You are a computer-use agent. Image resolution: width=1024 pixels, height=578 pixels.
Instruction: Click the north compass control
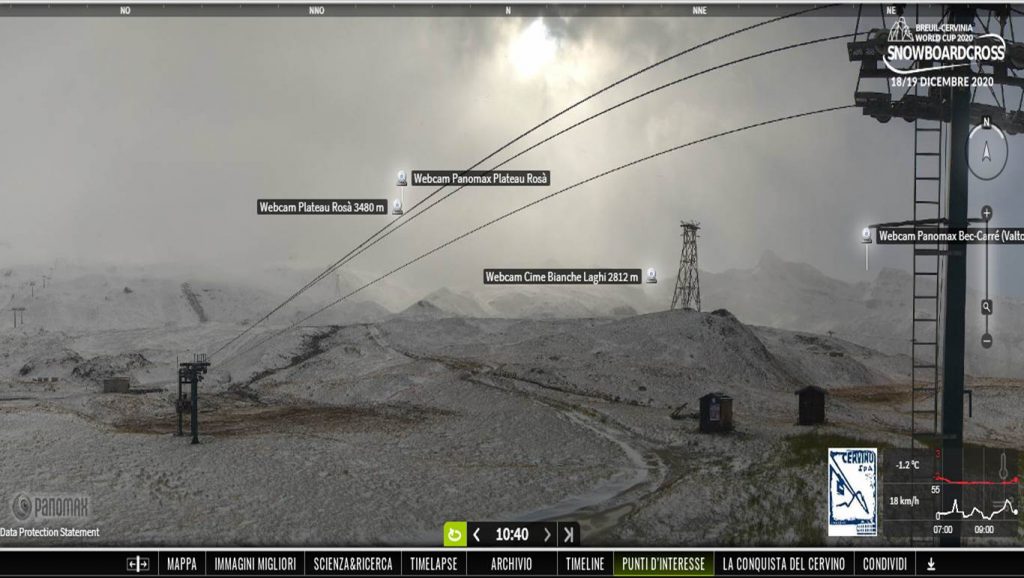click(x=987, y=152)
